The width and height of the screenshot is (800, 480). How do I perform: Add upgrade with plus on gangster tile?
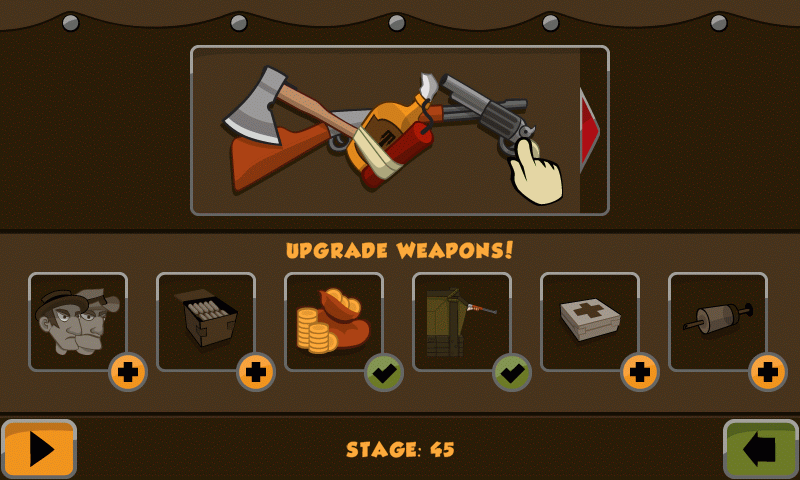[x=128, y=372]
